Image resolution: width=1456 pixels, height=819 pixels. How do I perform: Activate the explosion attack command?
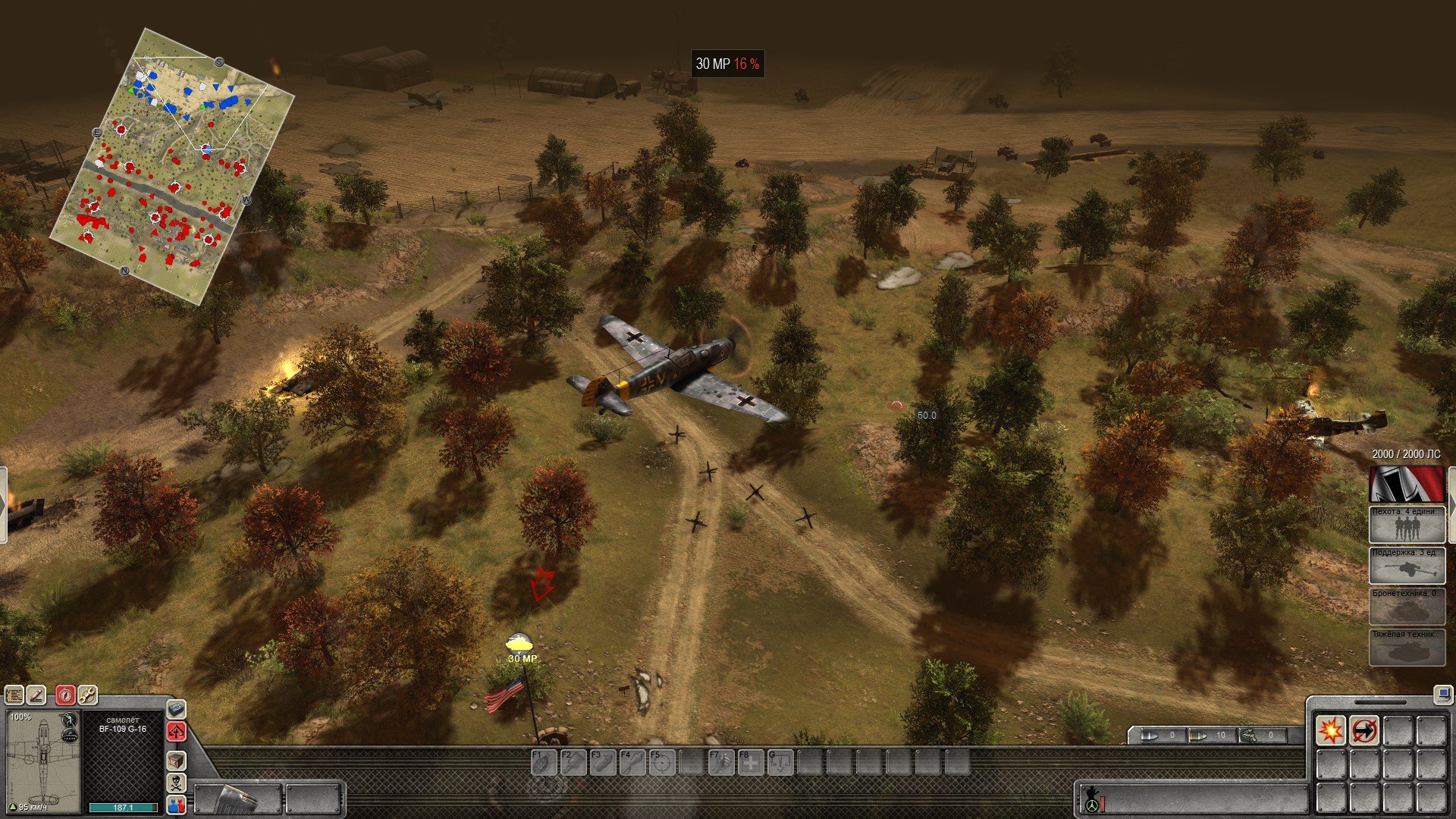[x=1331, y=731]
